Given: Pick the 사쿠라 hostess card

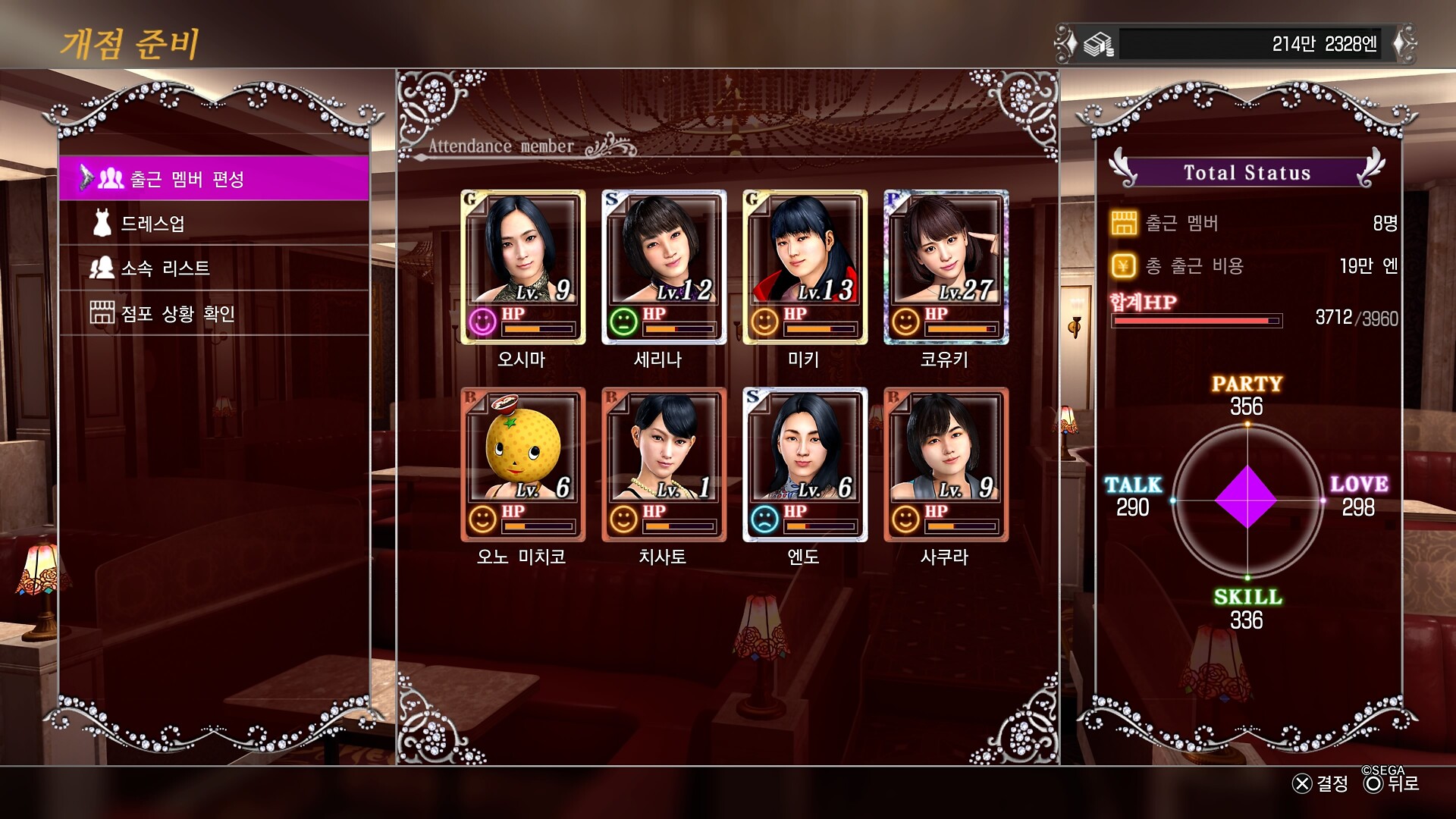Looking at the screenshot, I should tap(946, 464).
